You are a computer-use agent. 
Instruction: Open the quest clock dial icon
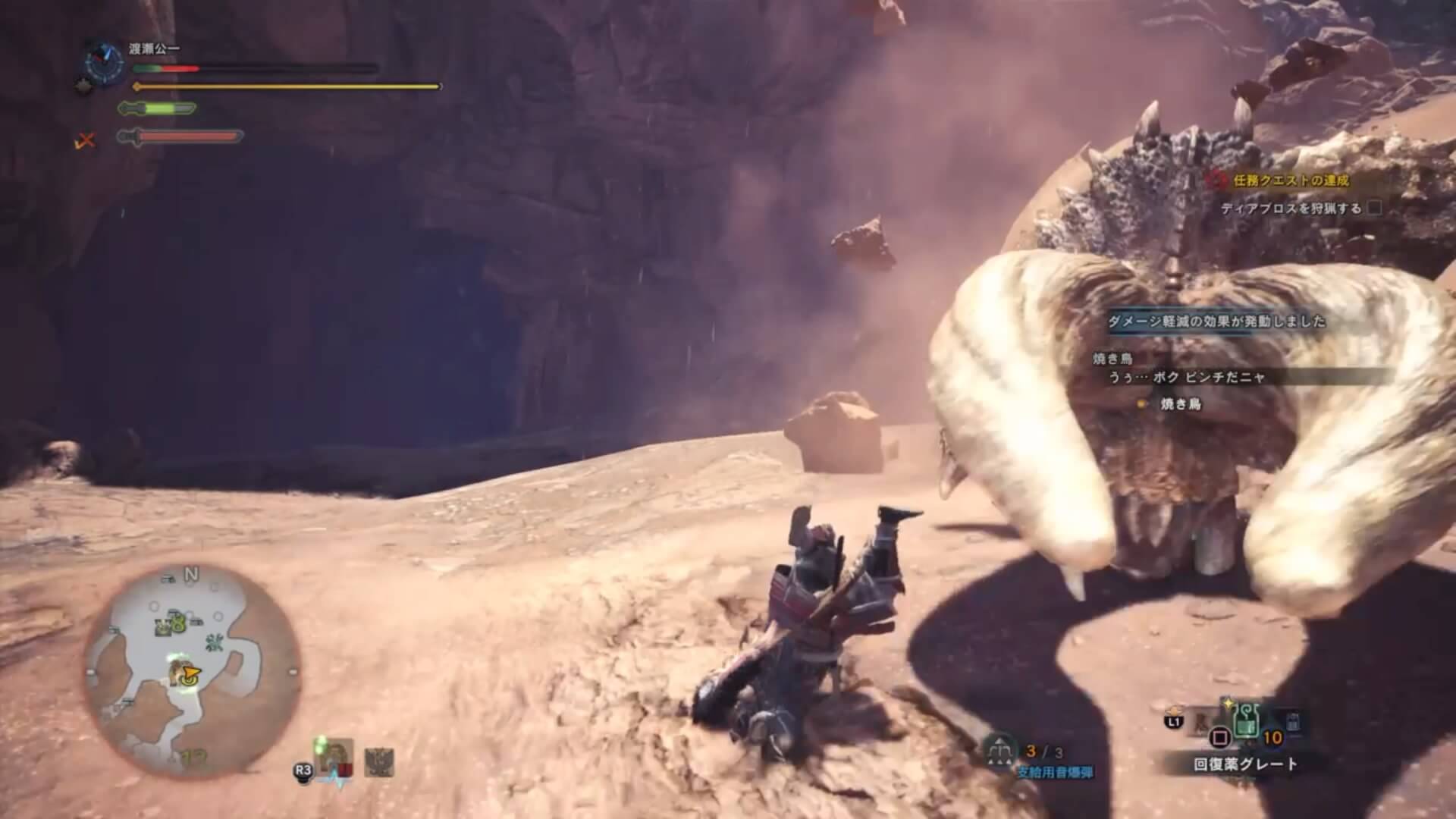pyautogui.click(x=104, y=62)
